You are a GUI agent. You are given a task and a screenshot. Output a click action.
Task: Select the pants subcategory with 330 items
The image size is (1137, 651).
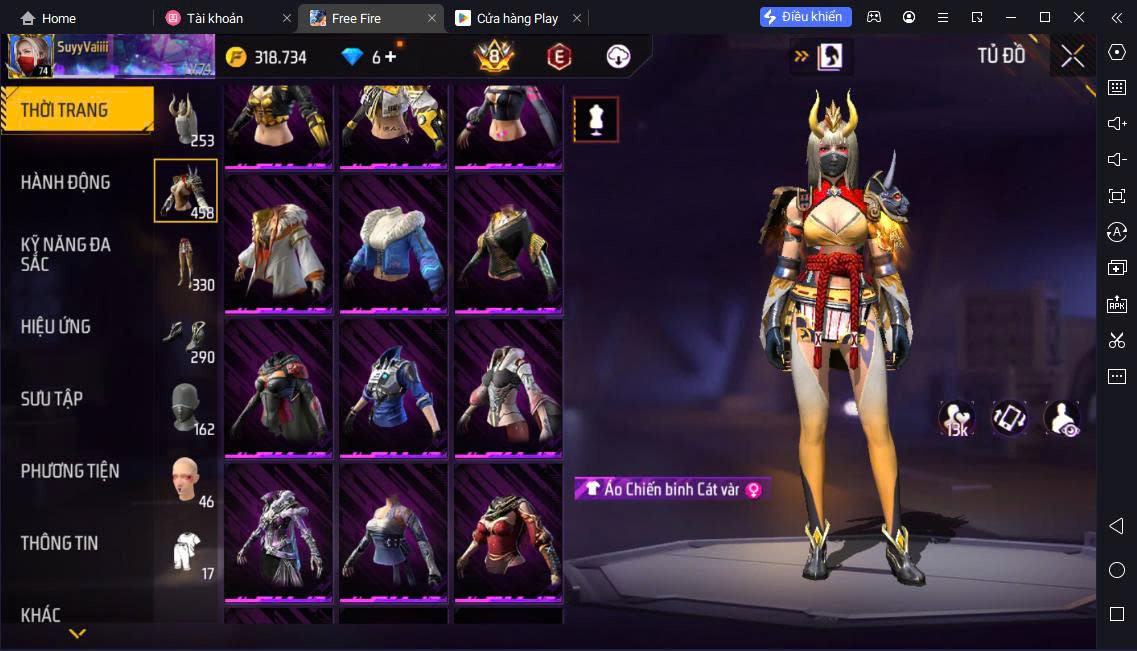(x=186, y=264)
